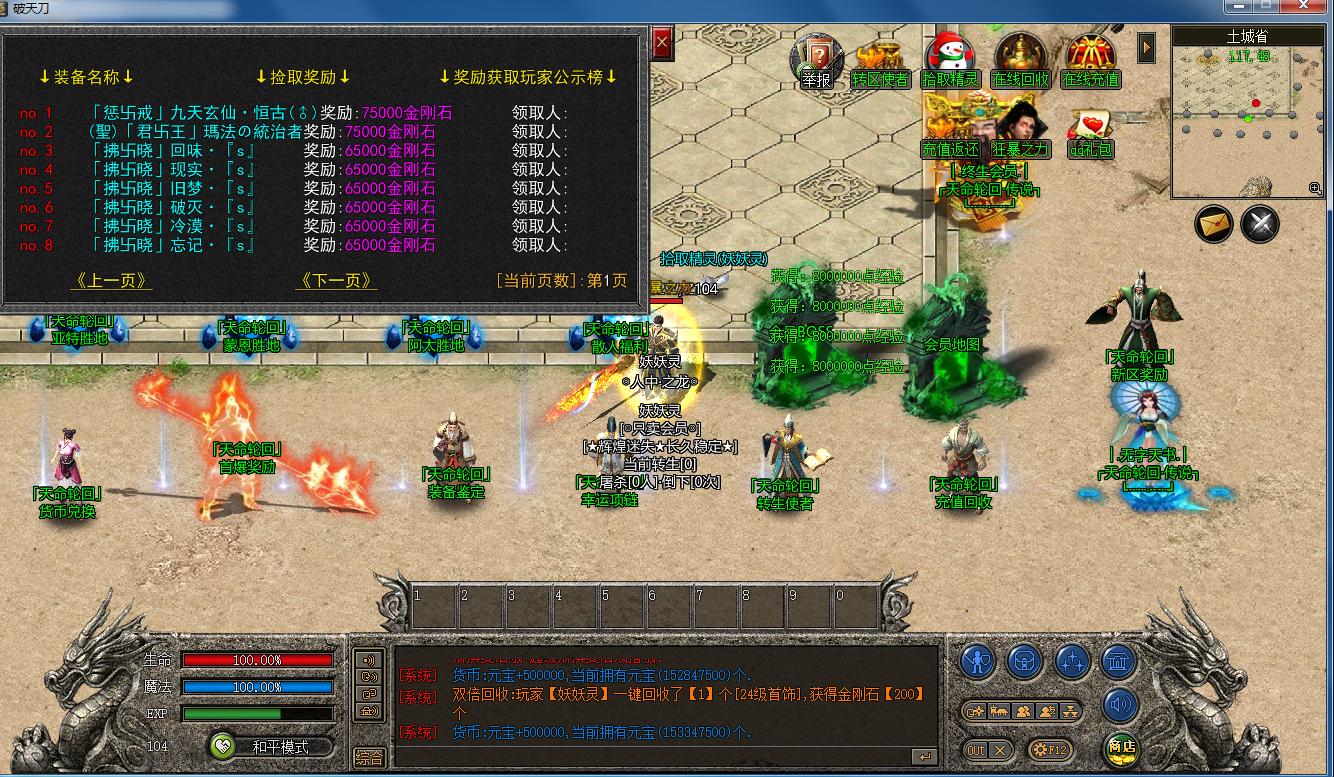Screen dimensions: 1334x777
Task: Open the 商店 shop button
Action: (x=1121, y=748)
